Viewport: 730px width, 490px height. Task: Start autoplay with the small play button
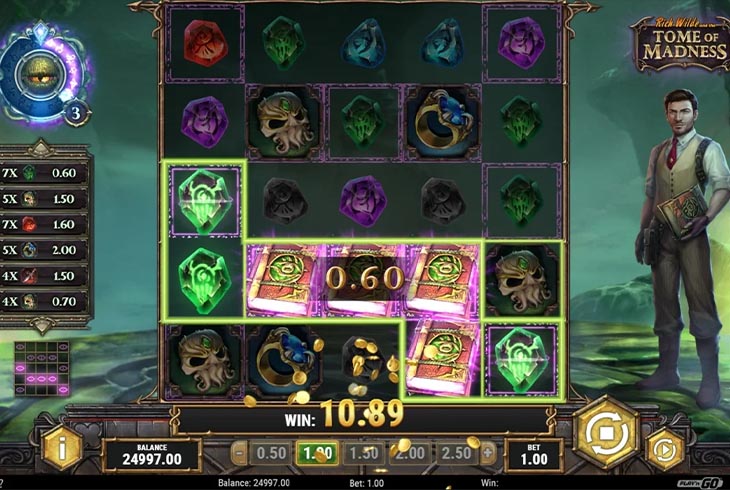(x=663, y=450)
